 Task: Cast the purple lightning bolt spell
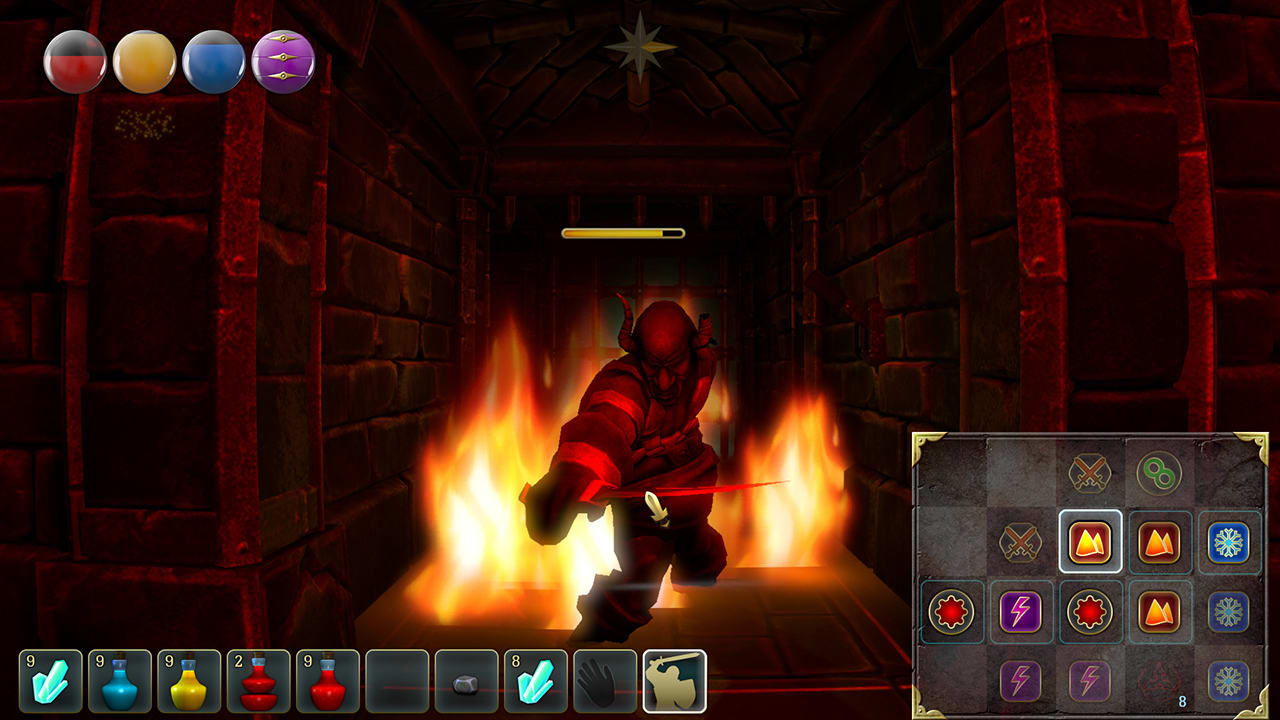tap(1019, 613)
